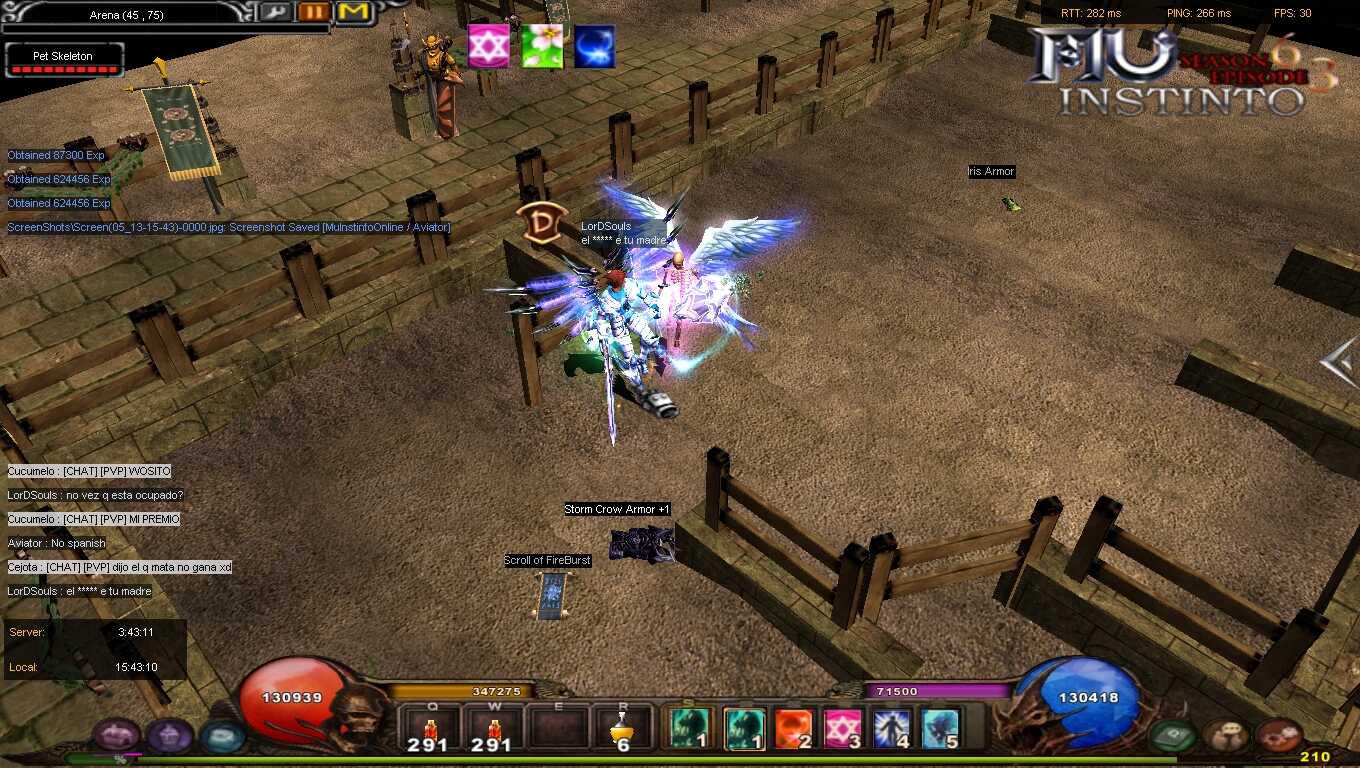This screenshot has width=1360, height=768.
Task: Use the red potion in W slot
Action: coord(492,728)
